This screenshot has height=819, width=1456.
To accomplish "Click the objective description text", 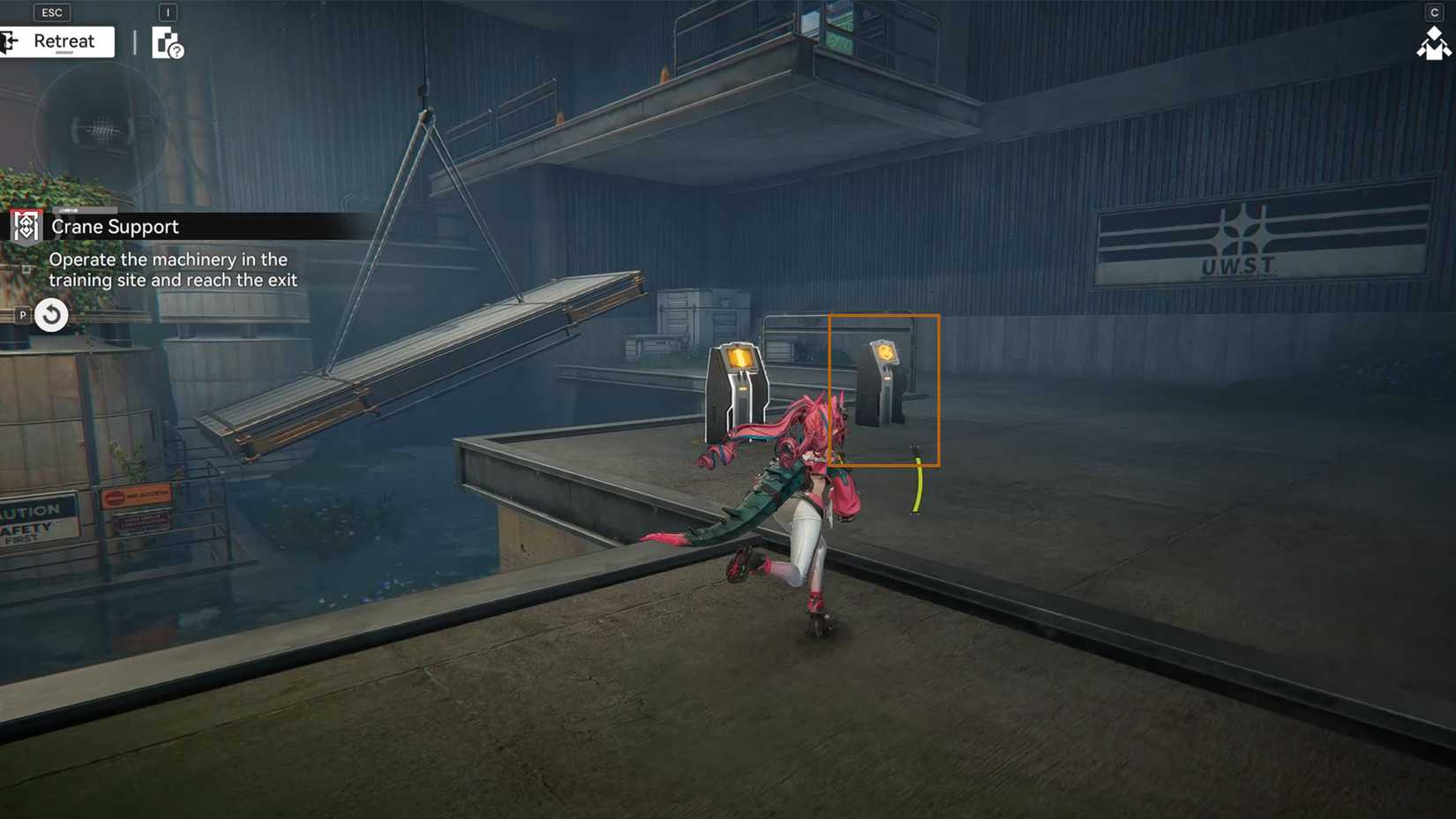I will 173,269.
